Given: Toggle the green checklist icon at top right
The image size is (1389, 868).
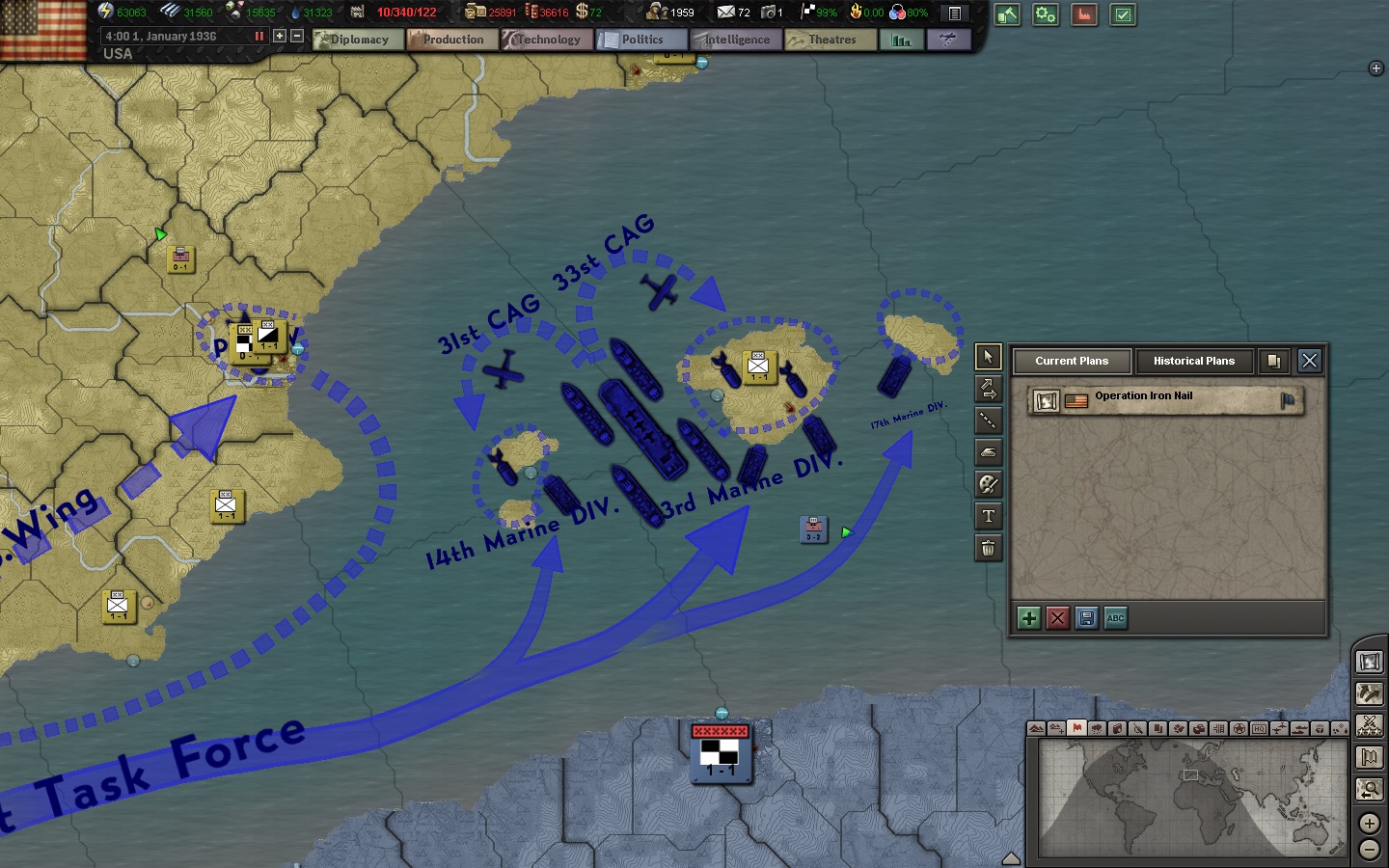Looking at the screenshot, I should (1122, 15).
